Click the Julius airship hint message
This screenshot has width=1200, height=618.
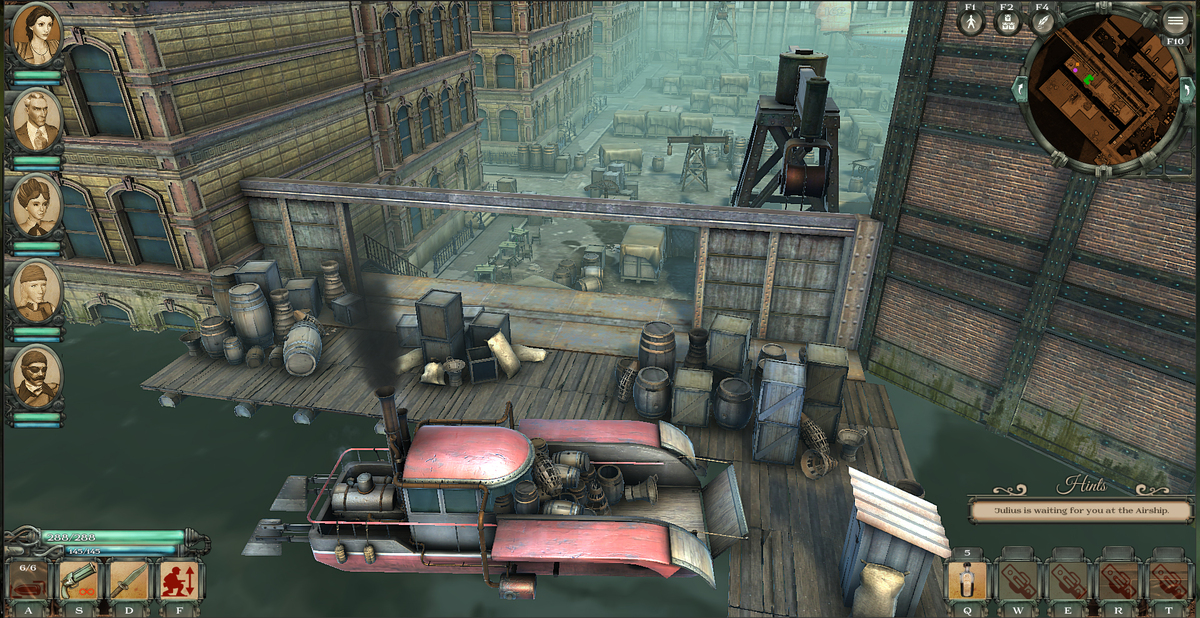pos(1080,510)
